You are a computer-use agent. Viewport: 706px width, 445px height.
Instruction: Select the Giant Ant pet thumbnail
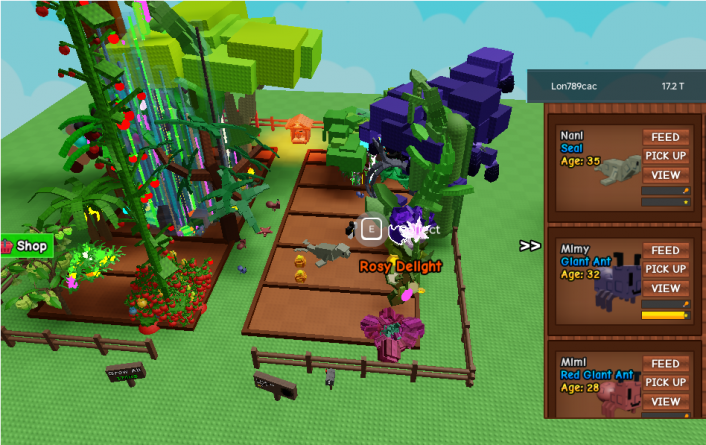coord(615,285)
